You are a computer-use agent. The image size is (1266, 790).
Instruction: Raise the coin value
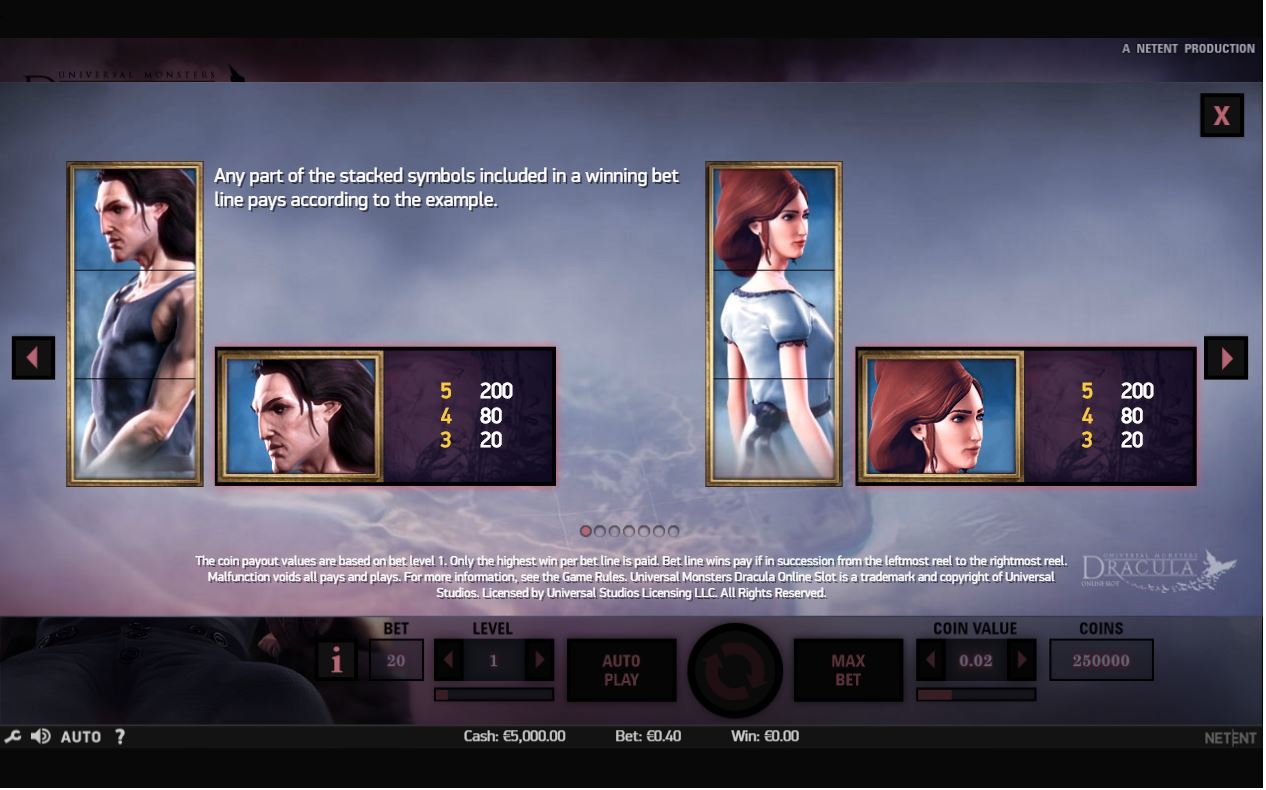1021,660
